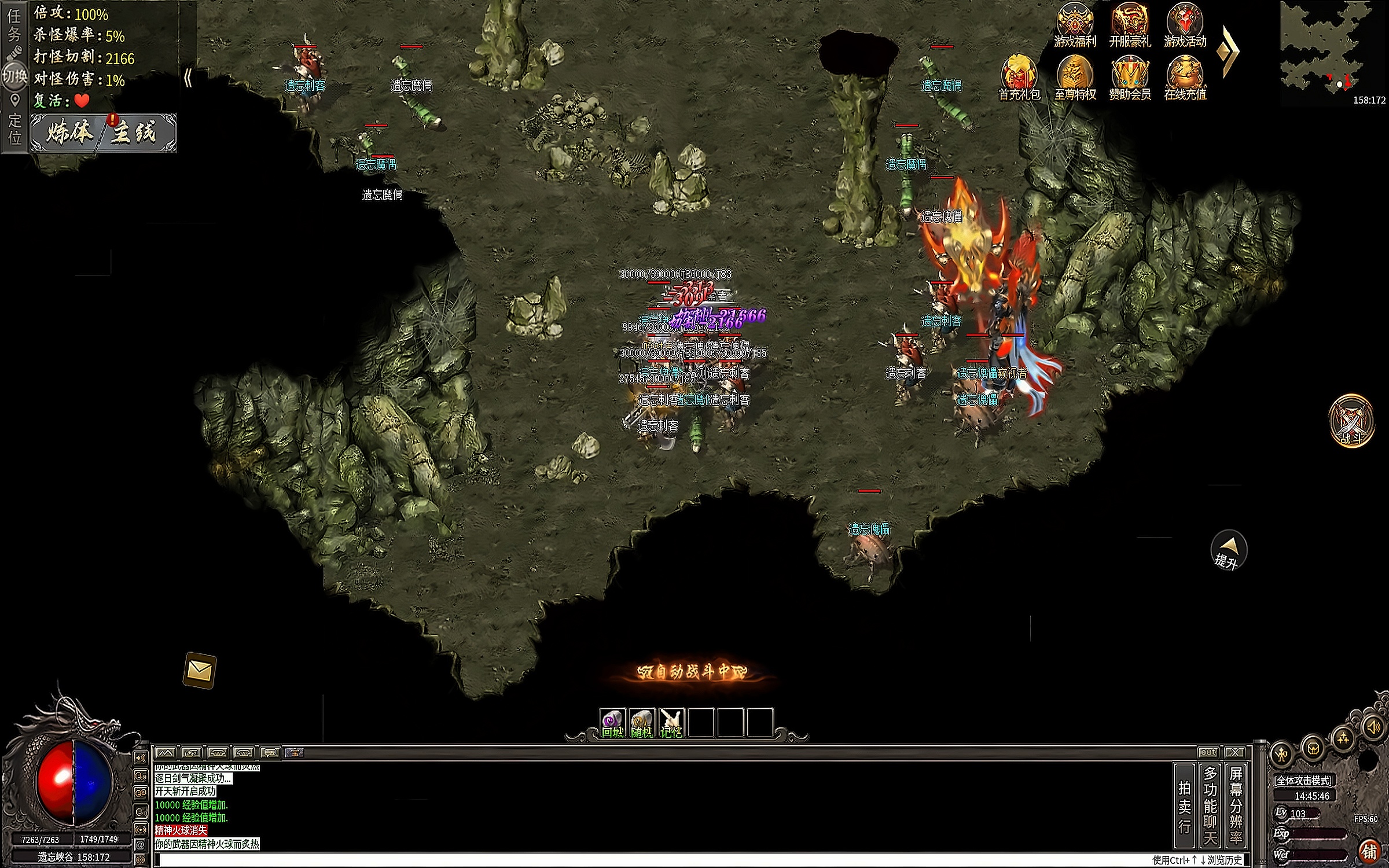Open the 游戏福利 game benefits icon
The width and height of the screenshot is (1389, 868).
tap(1075, 25)
